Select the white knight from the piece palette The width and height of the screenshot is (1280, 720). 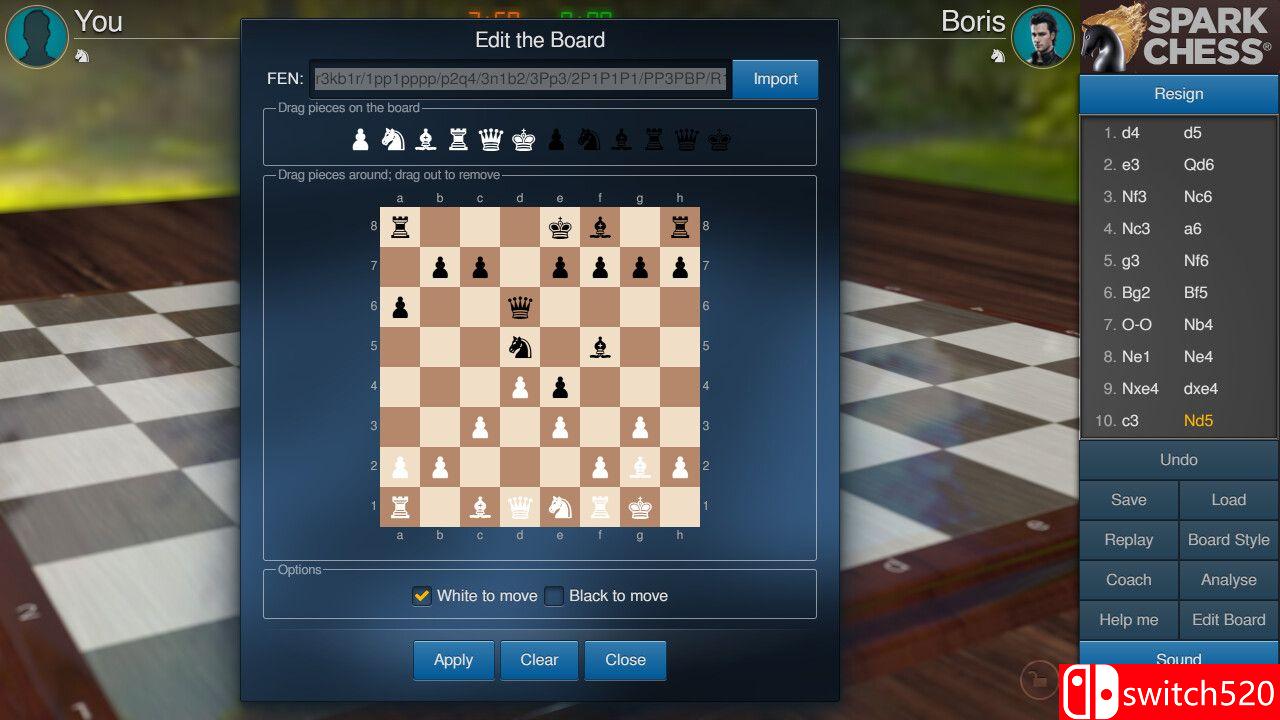pos(392,139)
